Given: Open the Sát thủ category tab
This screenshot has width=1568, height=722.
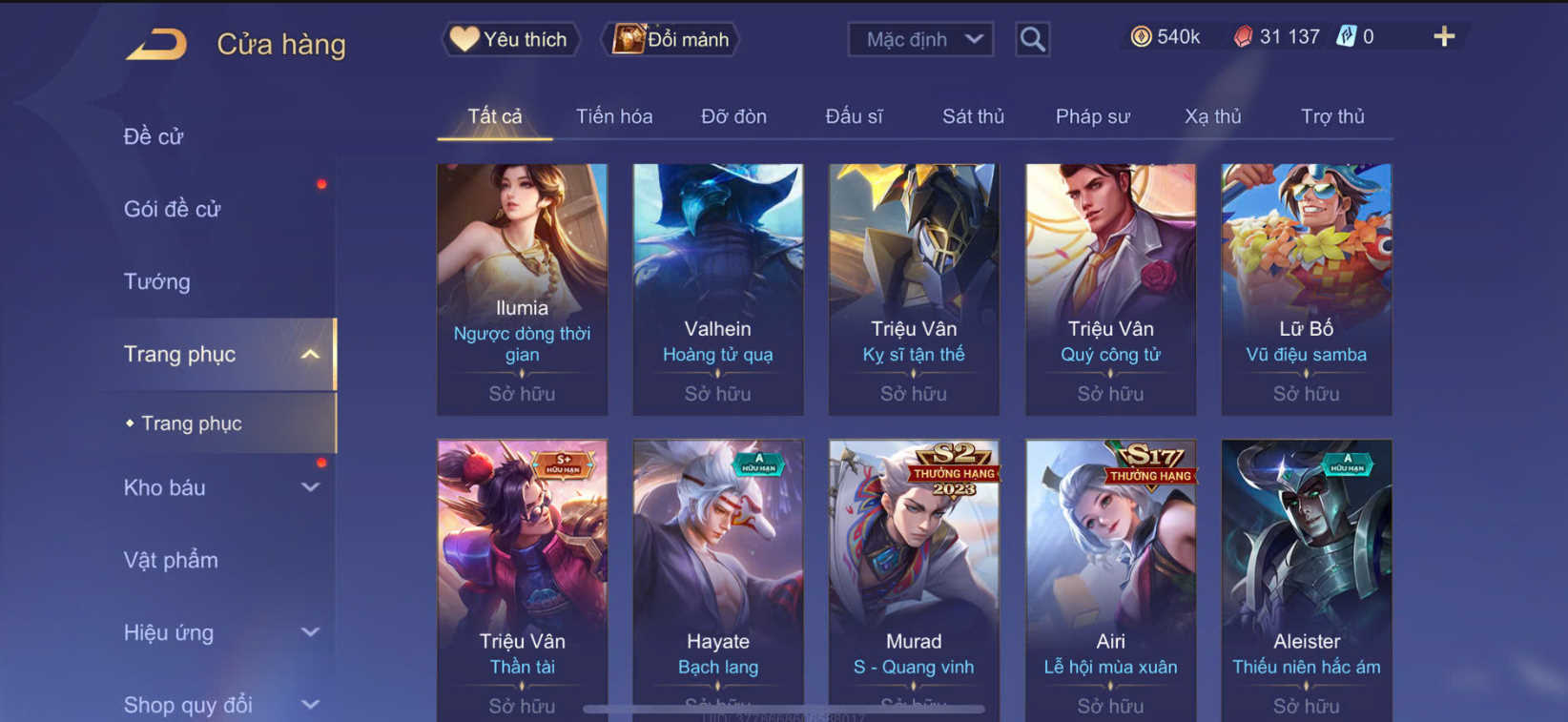Looking at the screenshot, I should (973, 115).
